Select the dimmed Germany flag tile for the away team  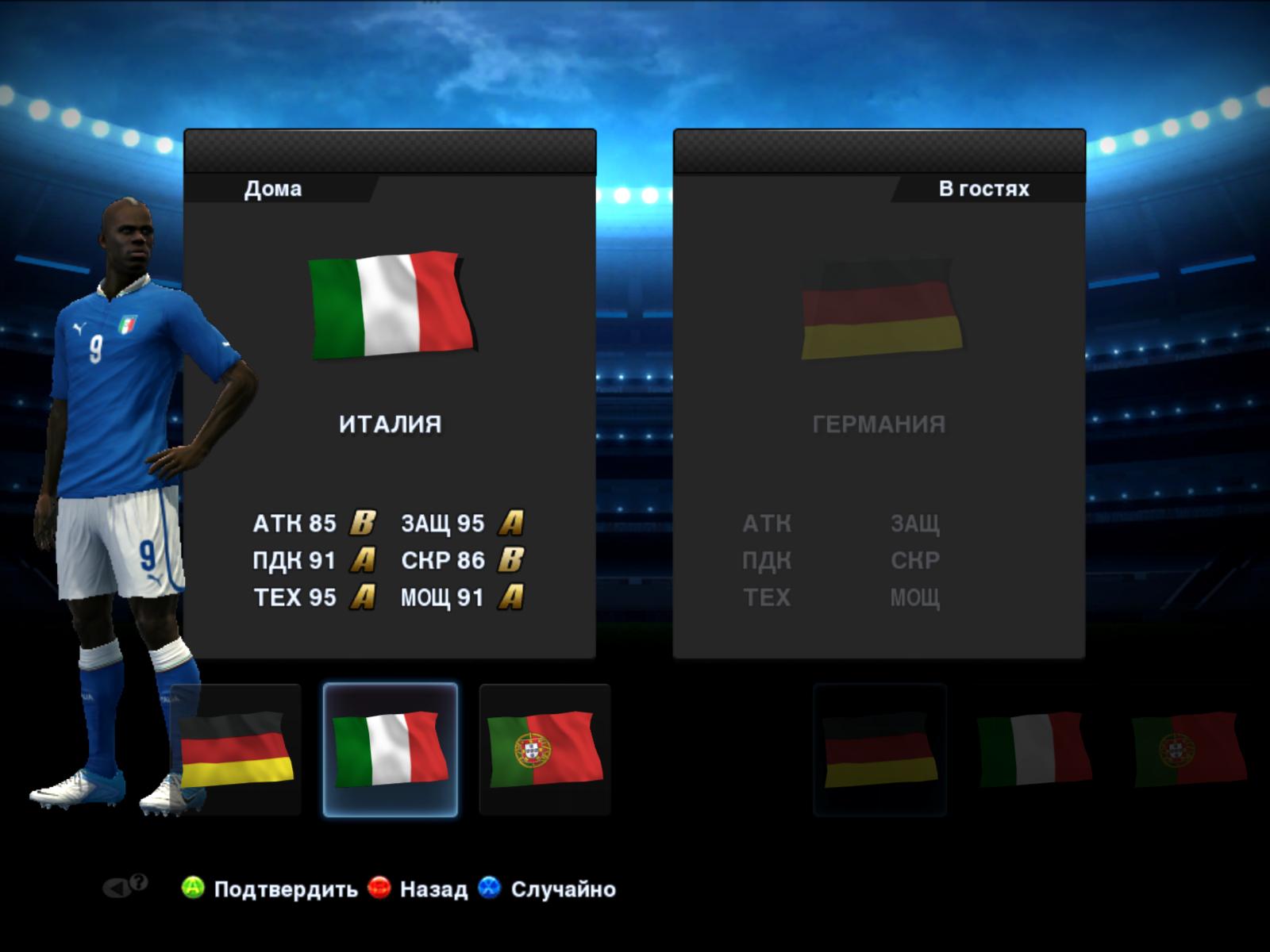[879, 750]
